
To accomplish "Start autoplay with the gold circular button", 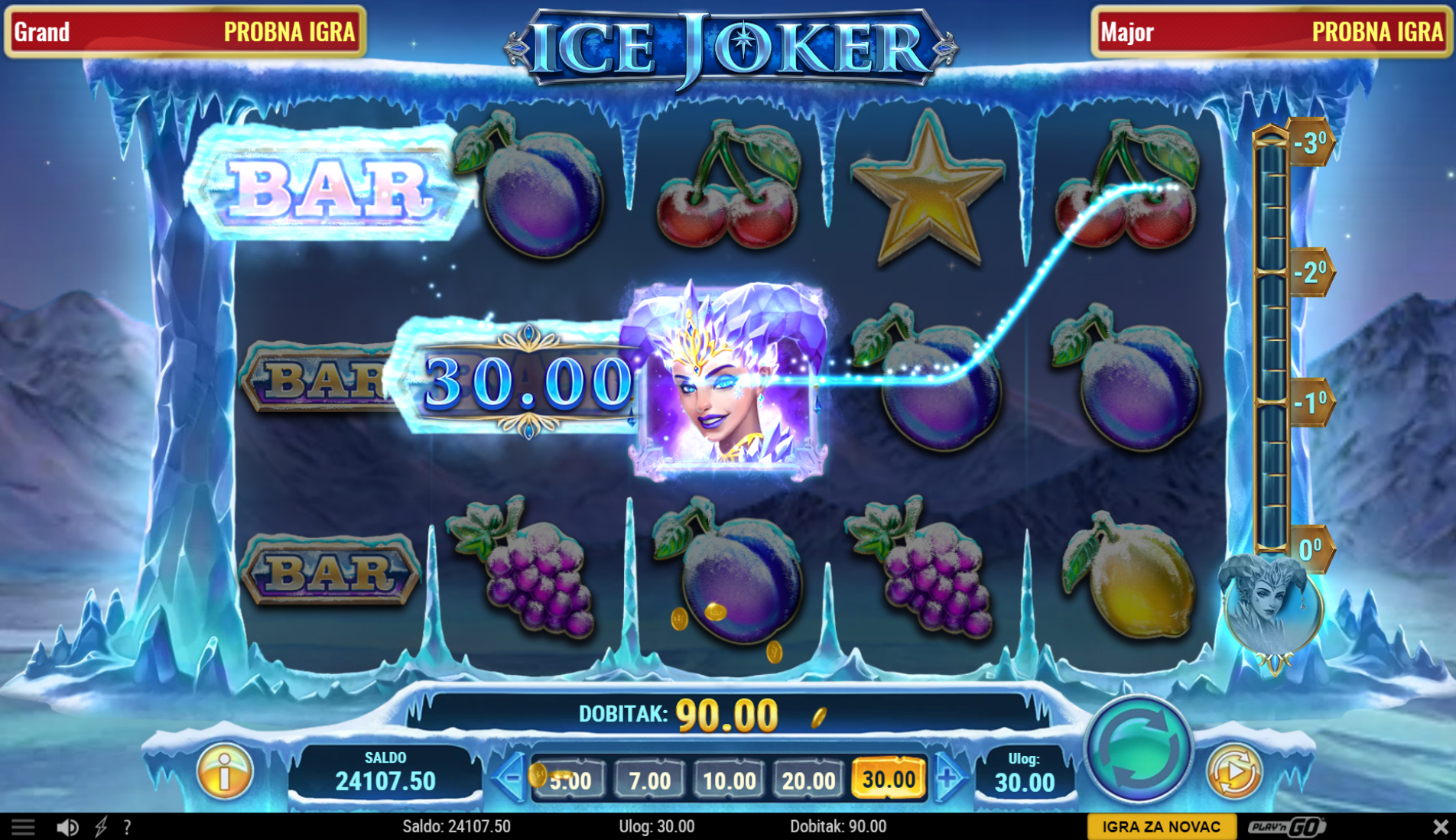I will (1233, 771).
